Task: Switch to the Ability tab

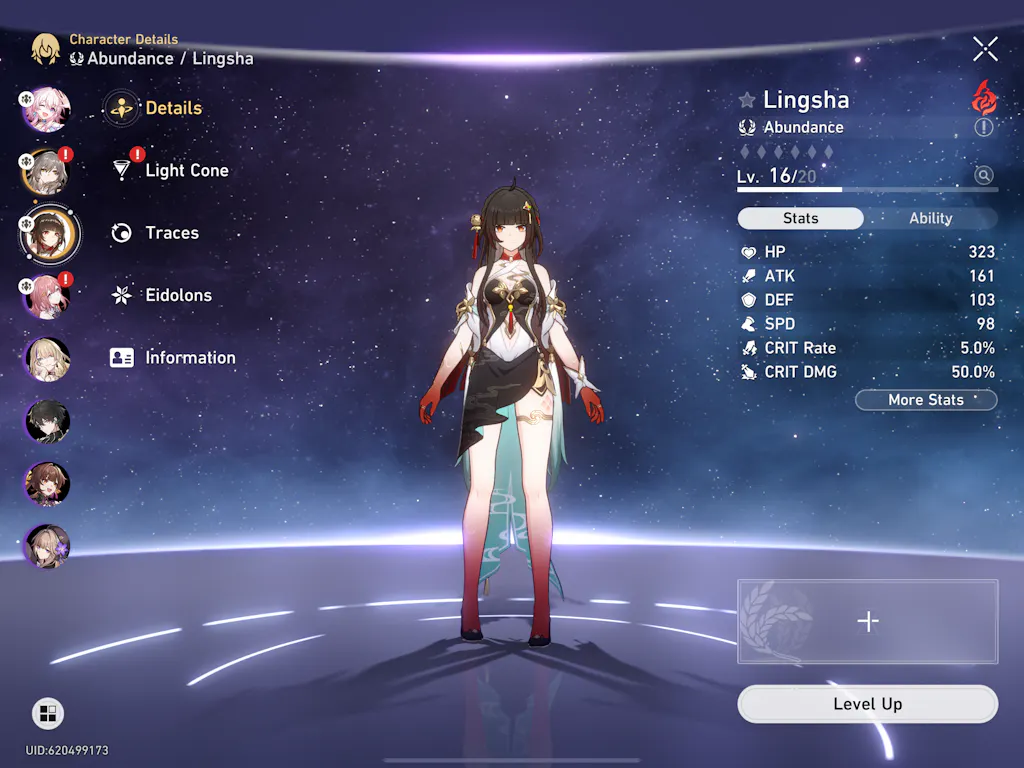Action: pos(930,219)
